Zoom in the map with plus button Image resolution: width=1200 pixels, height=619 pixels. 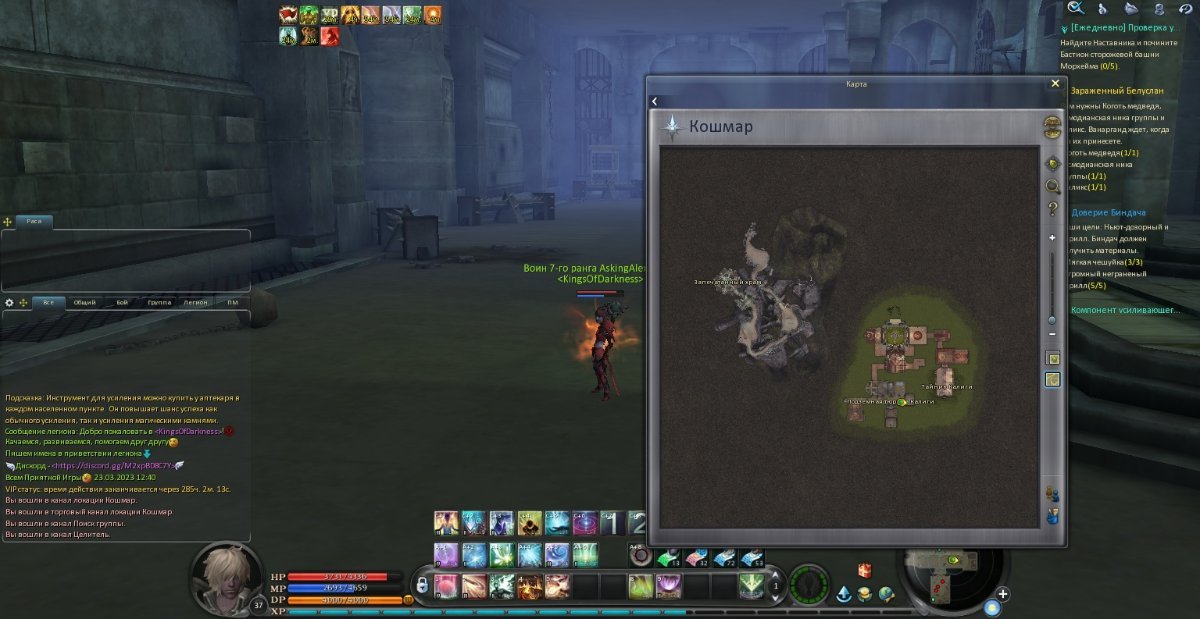tap(1052, 238)
